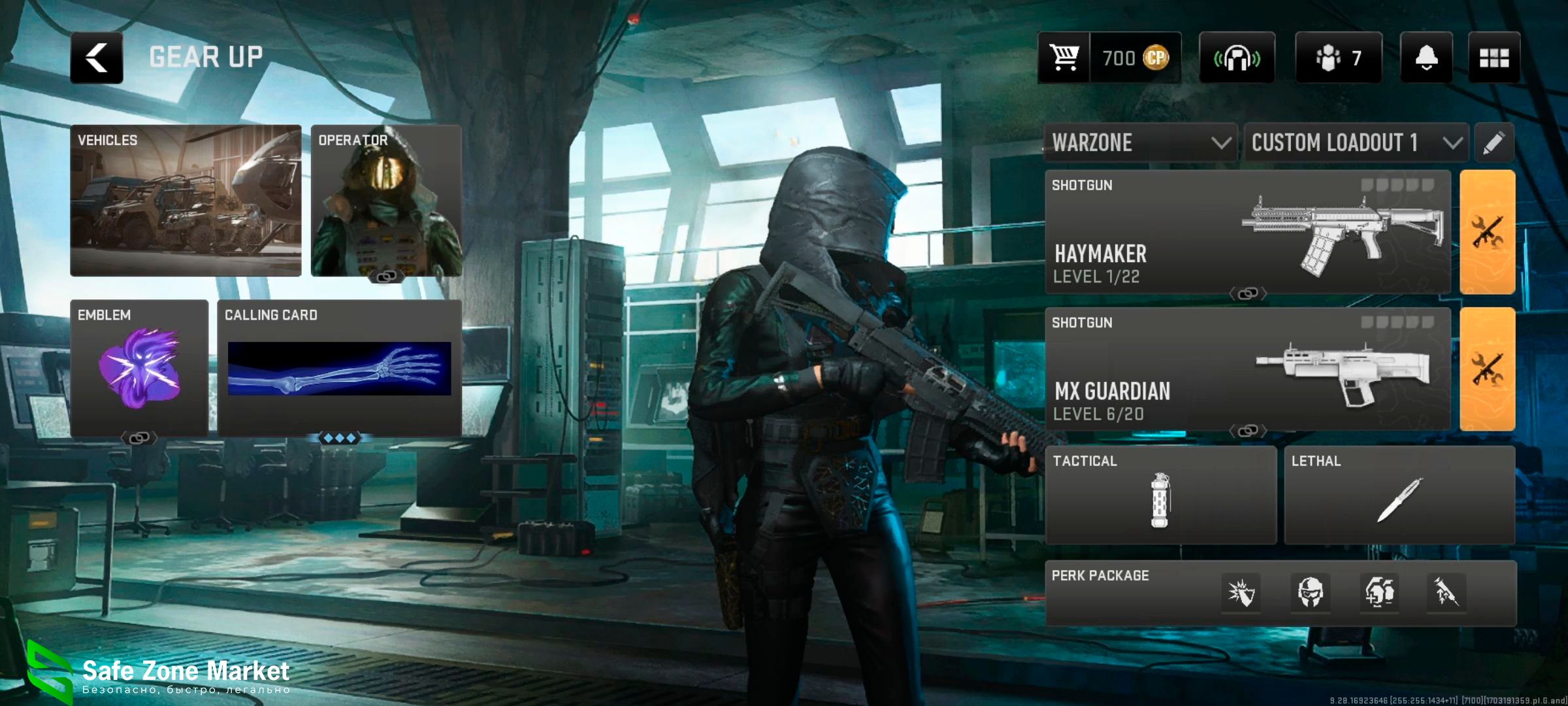
Task: Open the grid main menu
Action: 1494,58
